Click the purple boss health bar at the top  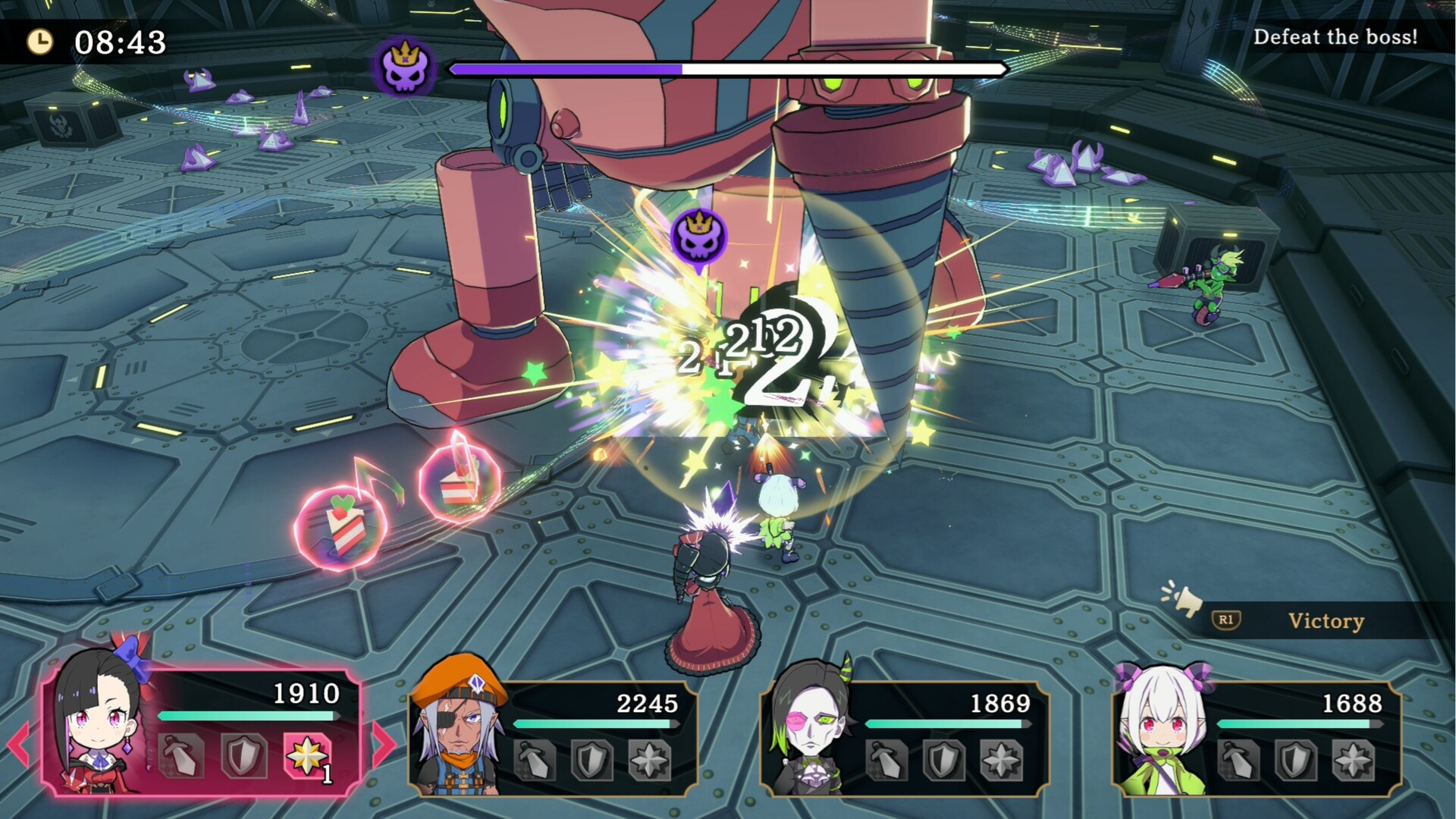[x=565, y=70]
